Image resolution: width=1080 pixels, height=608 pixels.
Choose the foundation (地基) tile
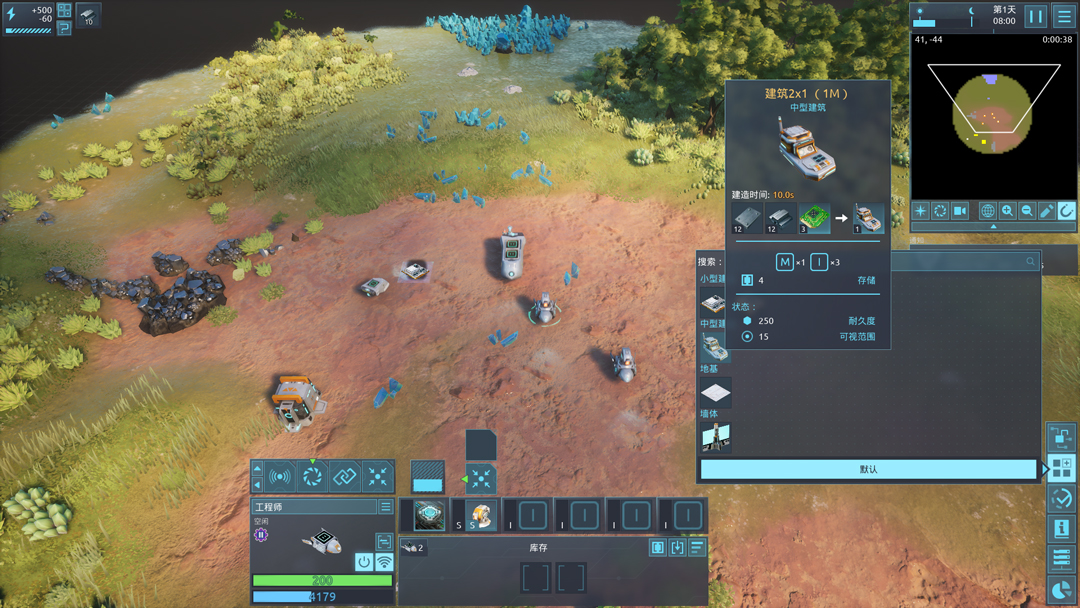tap(715, 392)
